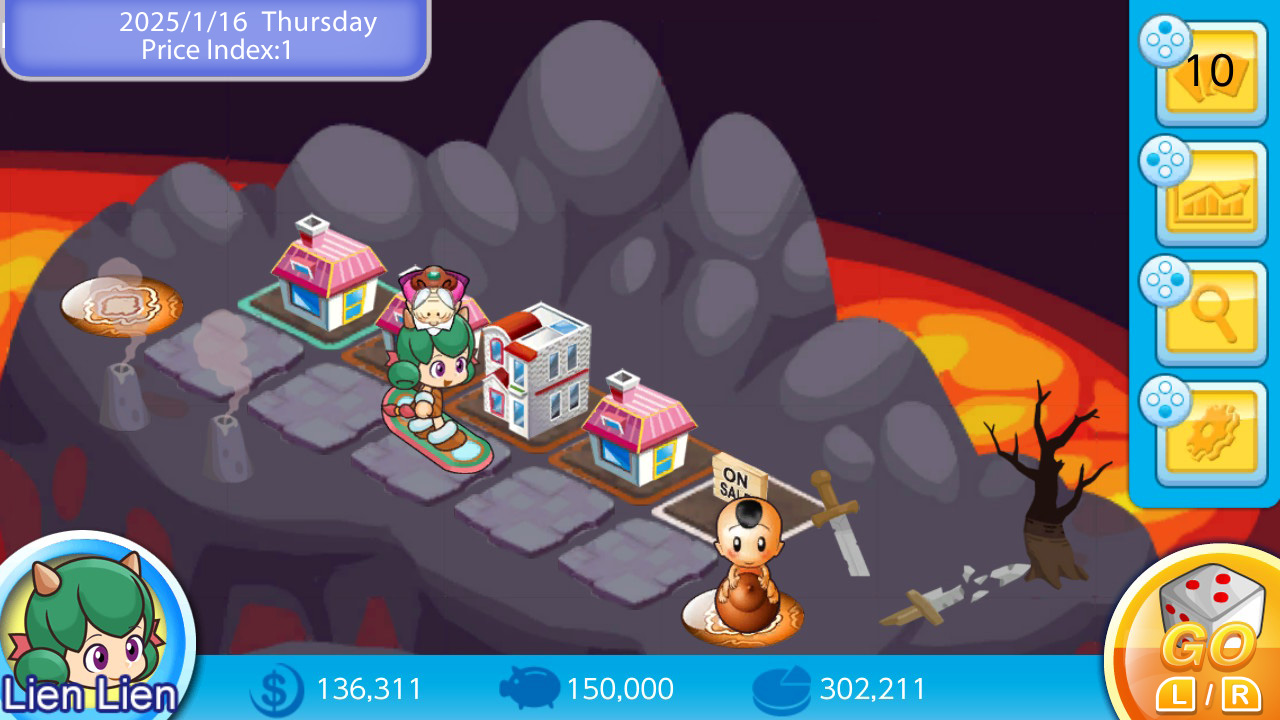Click the controller badge on the settings button

coord(1163,400)
